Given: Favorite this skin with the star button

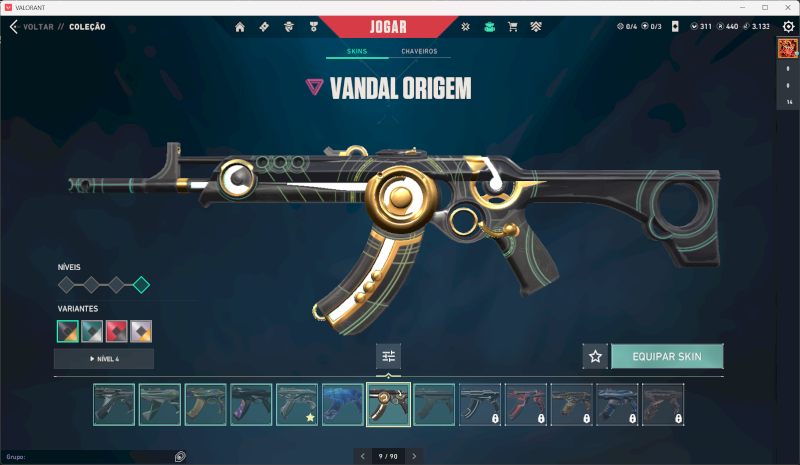Looking at the screenshot, I should coord(595,356).
